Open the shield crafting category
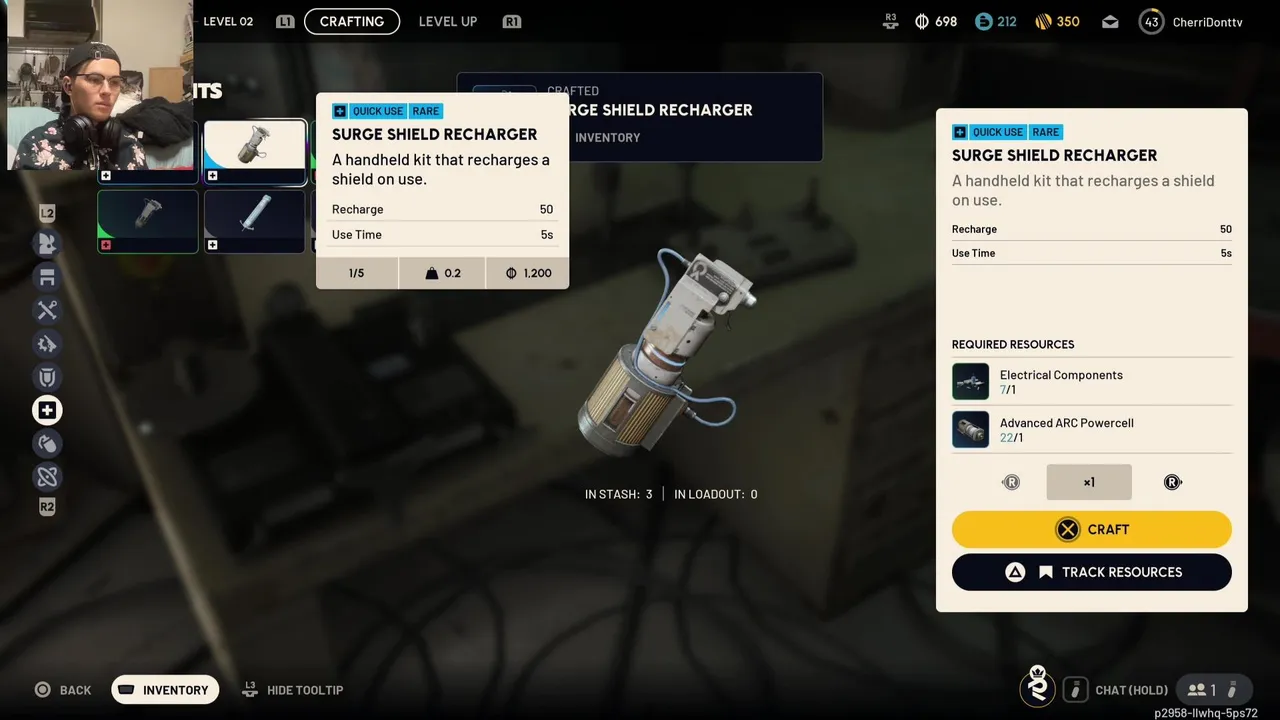 click(47, 377)
